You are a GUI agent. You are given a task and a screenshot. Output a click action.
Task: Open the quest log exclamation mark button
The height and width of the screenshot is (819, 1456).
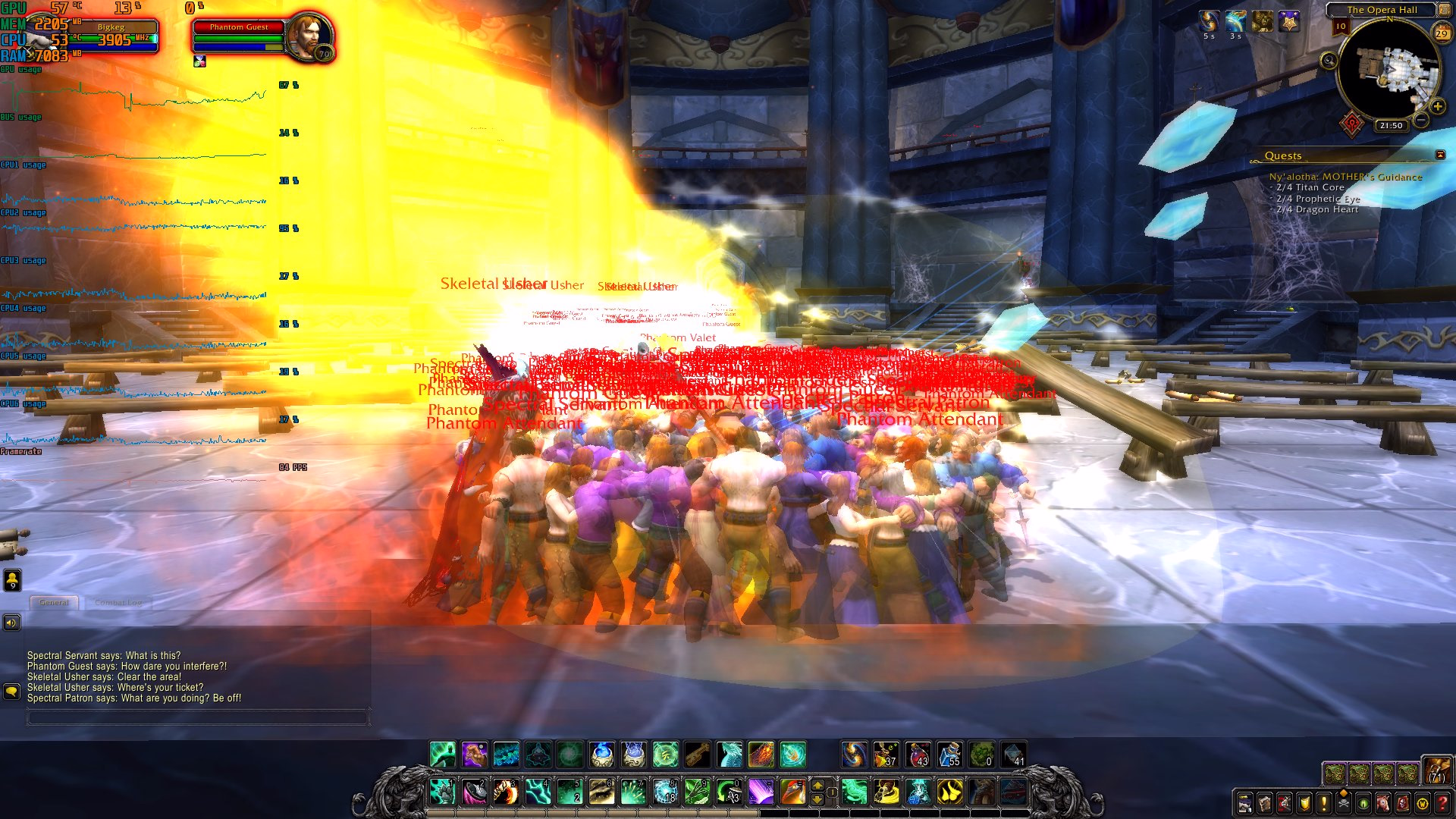tap(1324, 802)
